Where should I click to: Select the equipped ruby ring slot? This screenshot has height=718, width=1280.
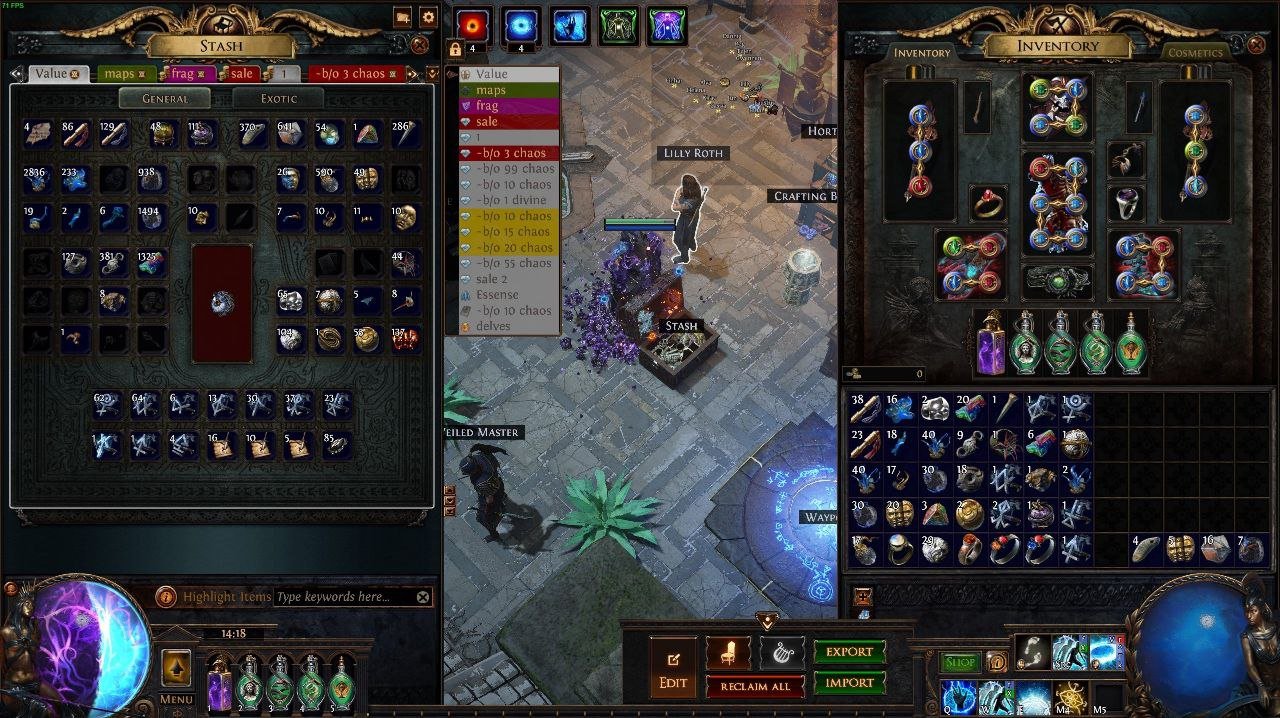tap(989, 203)
